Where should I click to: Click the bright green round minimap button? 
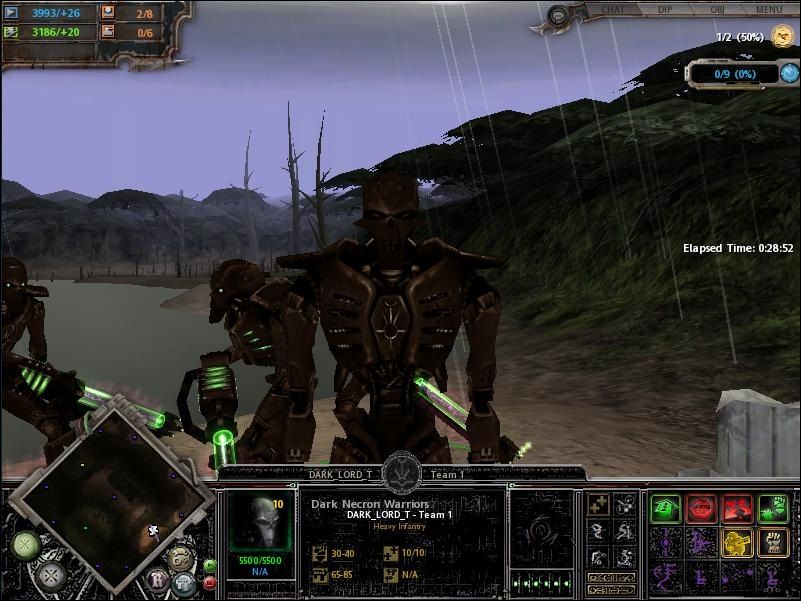tap(24, 546)
